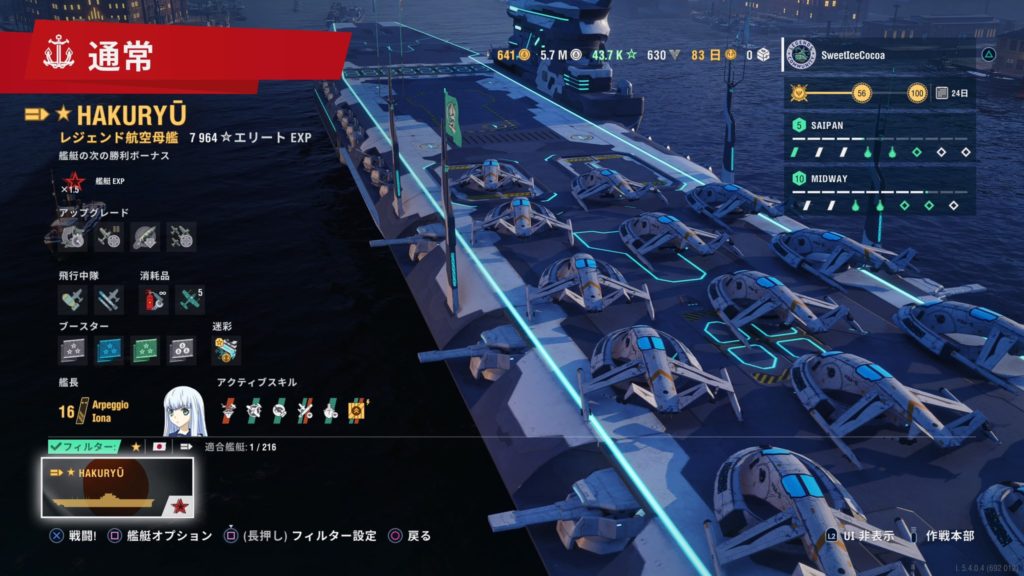Click the 作戦本部 headquarters button
Viewport: 1024px width, 576px height.
click(949, 536)
